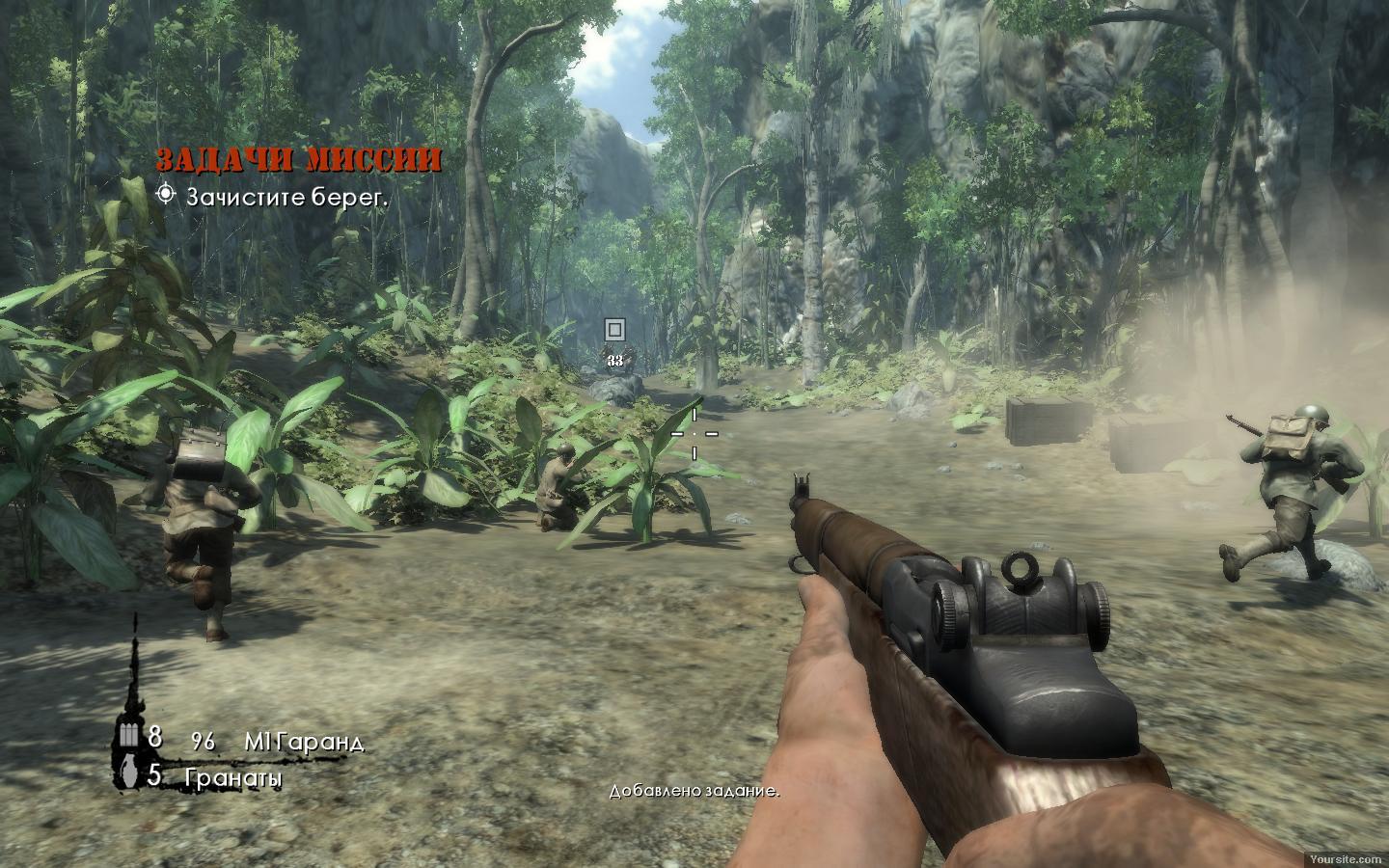
Task: Click the objective waypoint marker square
Action: (614, 330)
